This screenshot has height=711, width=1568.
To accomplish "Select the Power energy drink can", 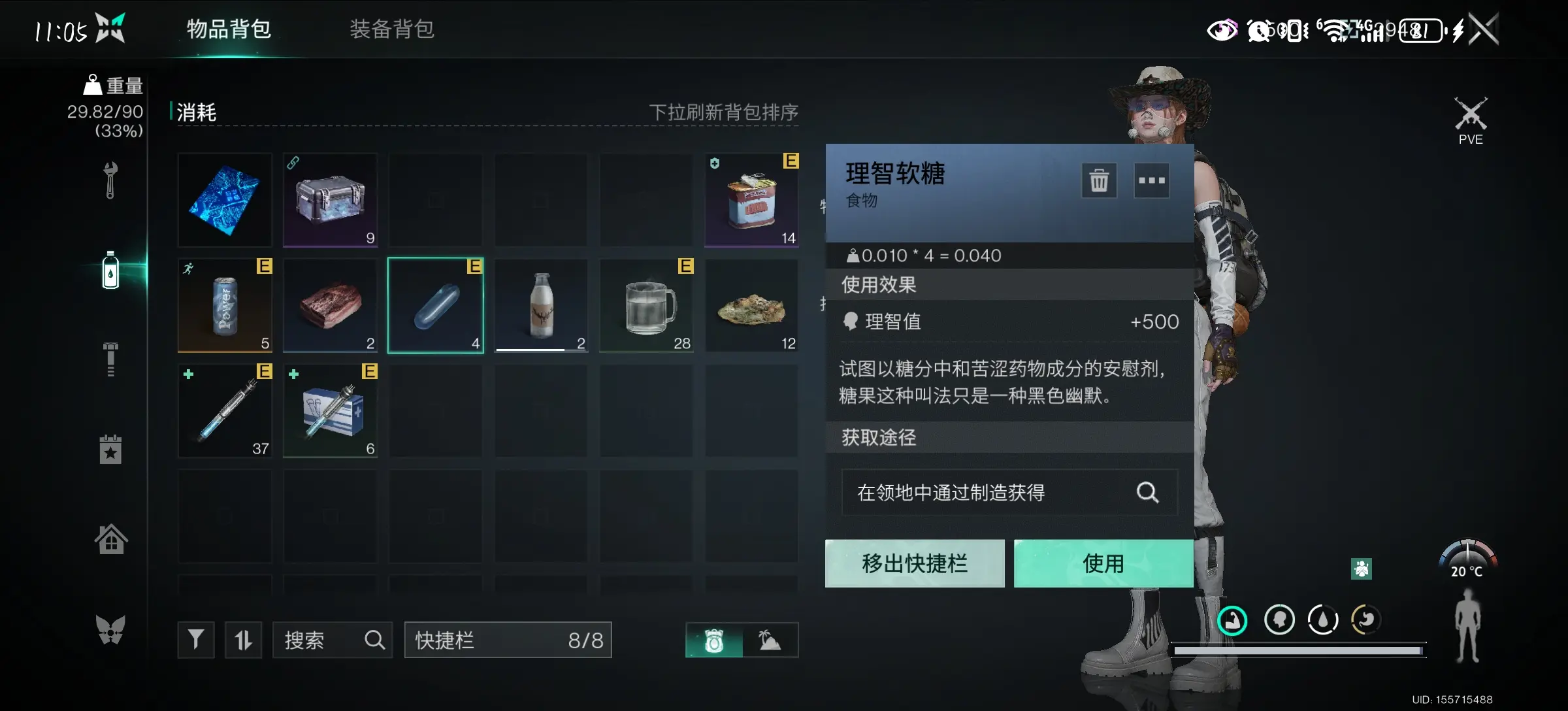I will pos(225,305).
